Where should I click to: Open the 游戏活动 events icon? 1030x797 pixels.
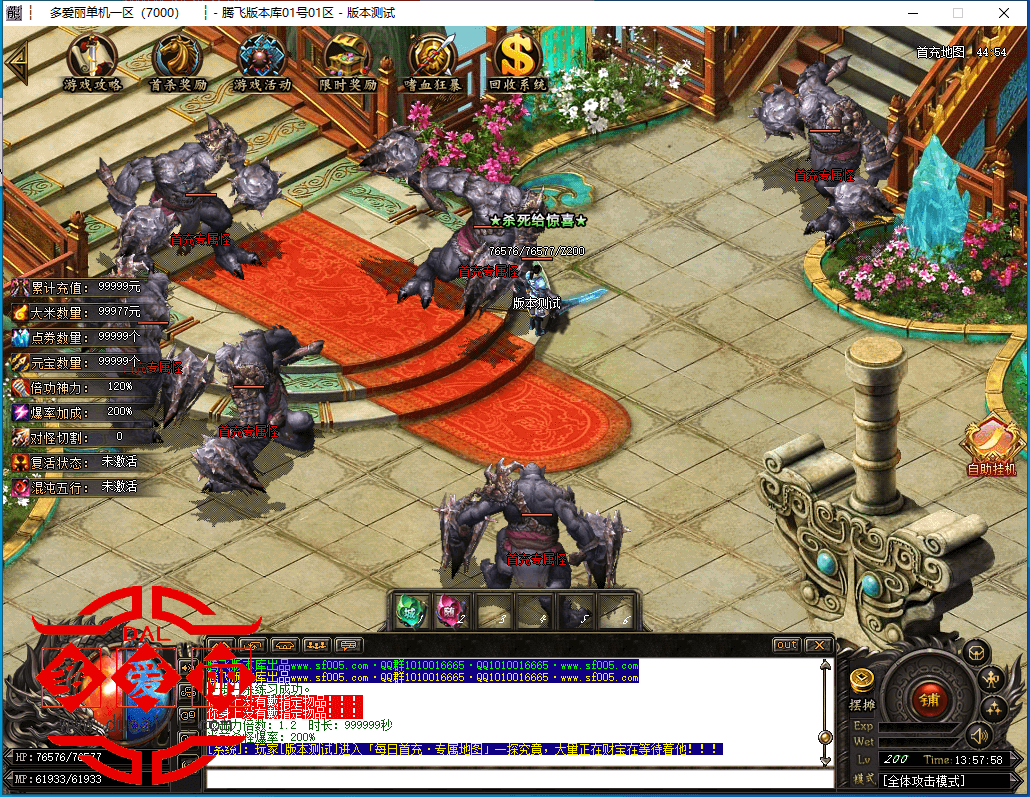(262, 60)
